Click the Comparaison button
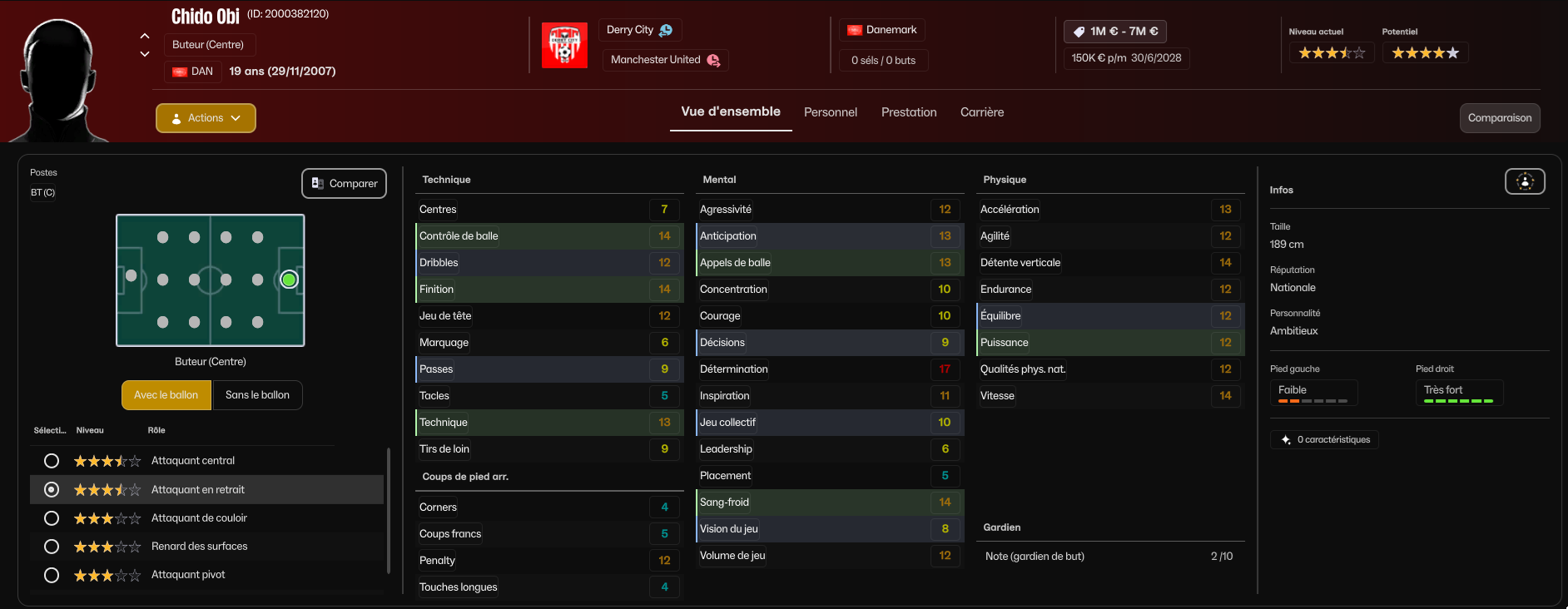The image size is (1568, 609). tap(1499, 118)
